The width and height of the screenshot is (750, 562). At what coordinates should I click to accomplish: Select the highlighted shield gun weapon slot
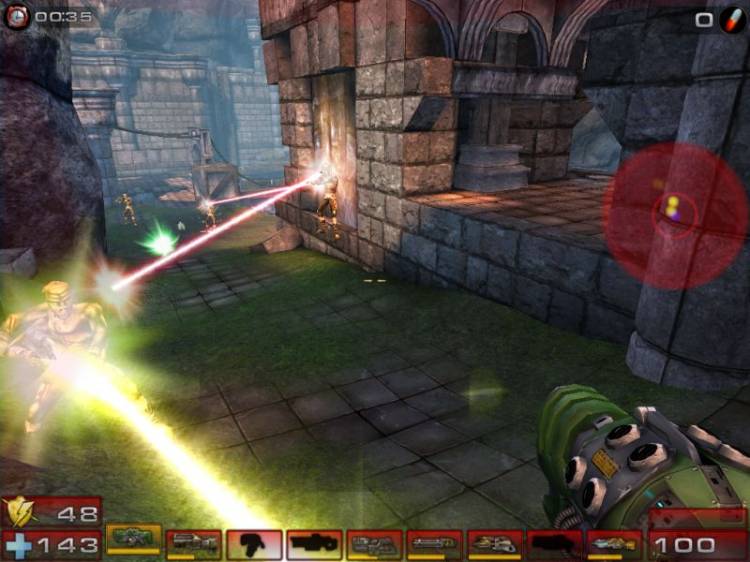(134, 540)
